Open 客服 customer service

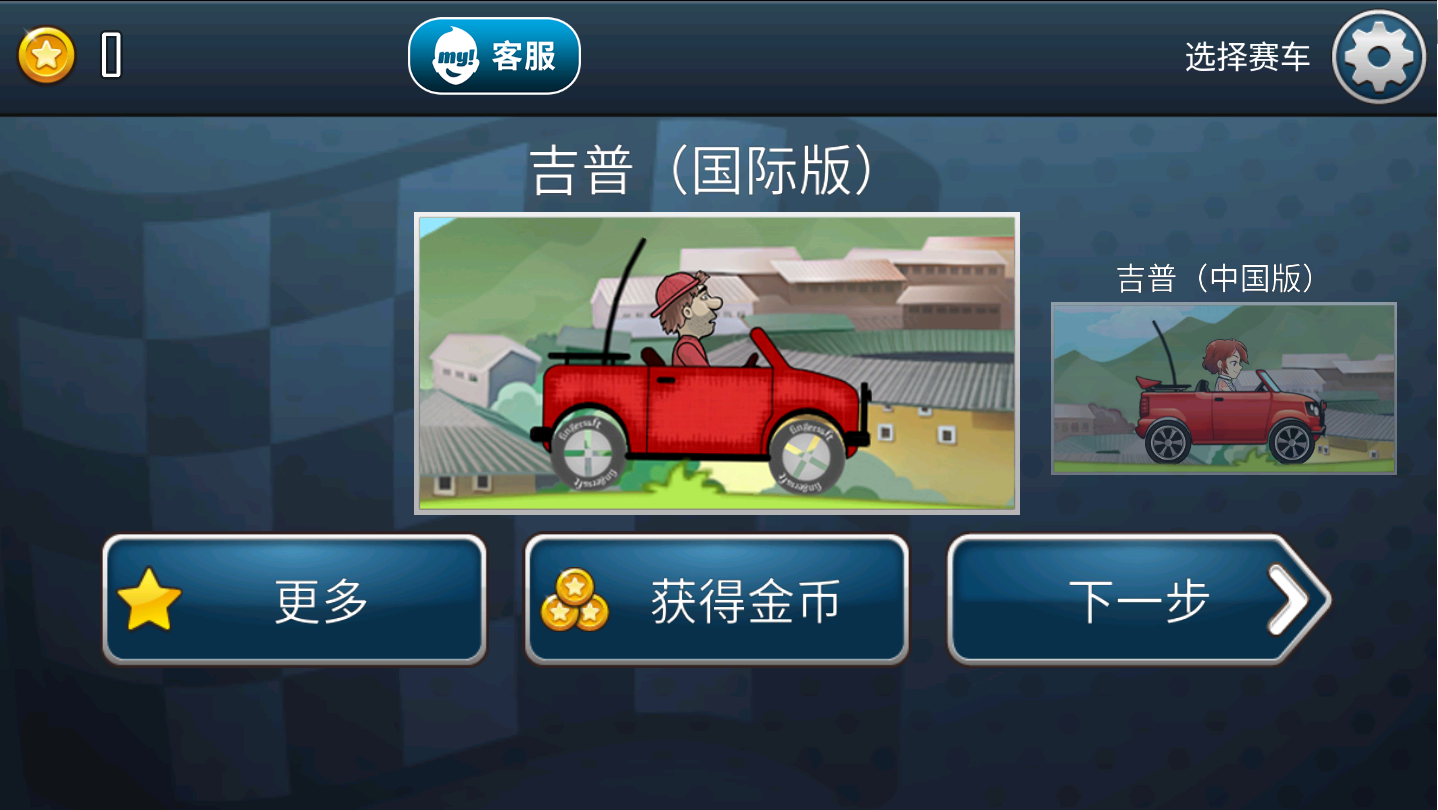[495, 56]
